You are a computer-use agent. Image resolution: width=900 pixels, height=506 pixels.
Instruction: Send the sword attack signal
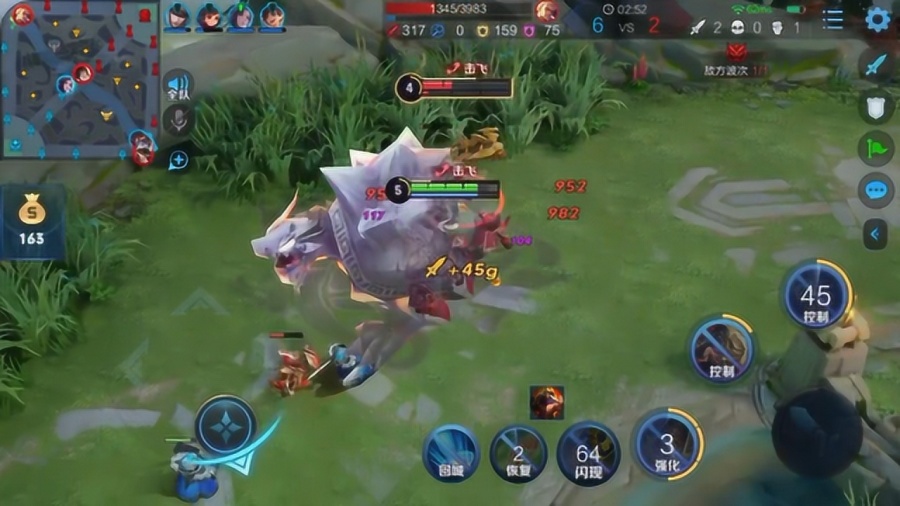click(876, 65)
